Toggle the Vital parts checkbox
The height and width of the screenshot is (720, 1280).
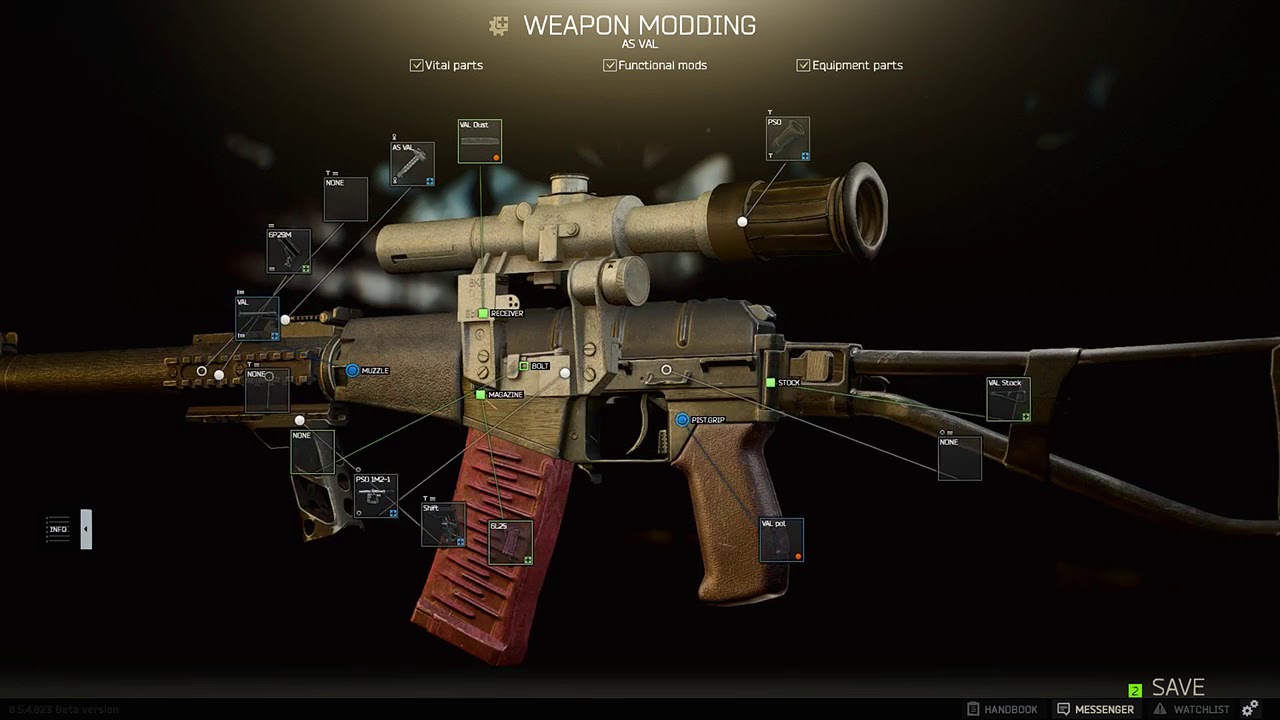point(417,65)
